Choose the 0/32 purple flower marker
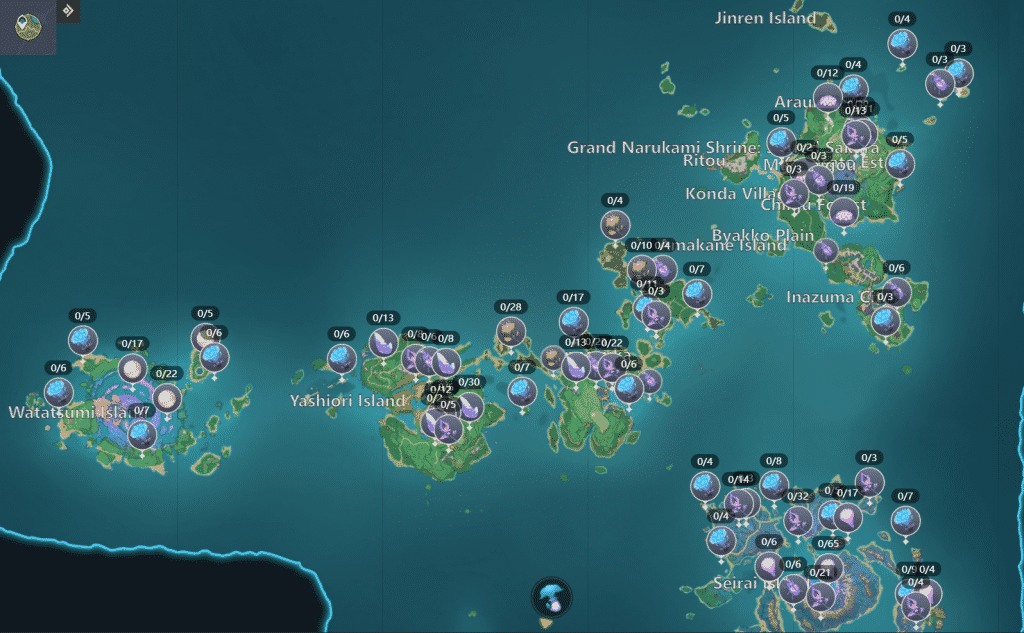 click(x=798, y=520)
